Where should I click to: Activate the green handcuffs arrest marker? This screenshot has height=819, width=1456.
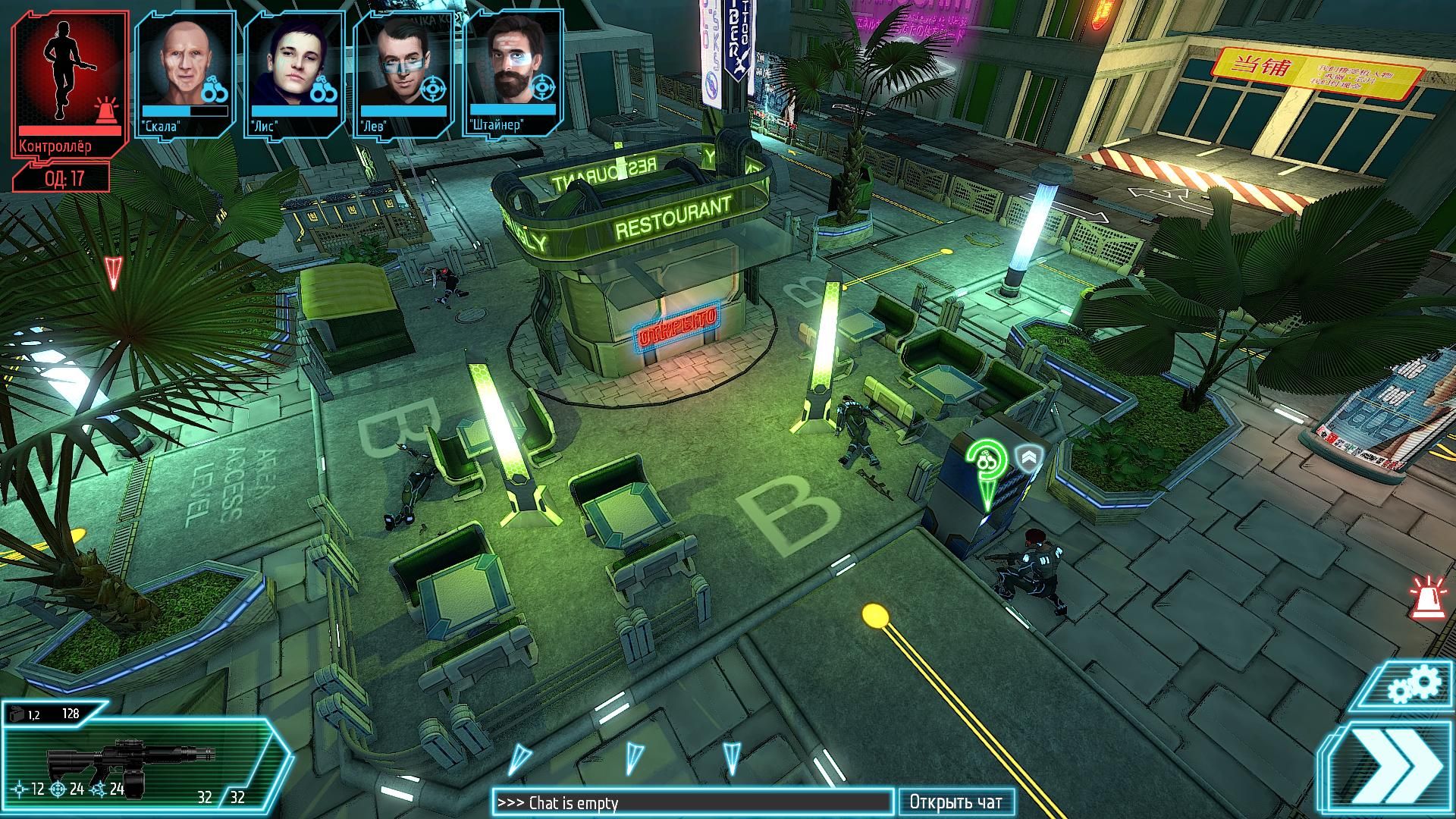click(x=986, y=463)
